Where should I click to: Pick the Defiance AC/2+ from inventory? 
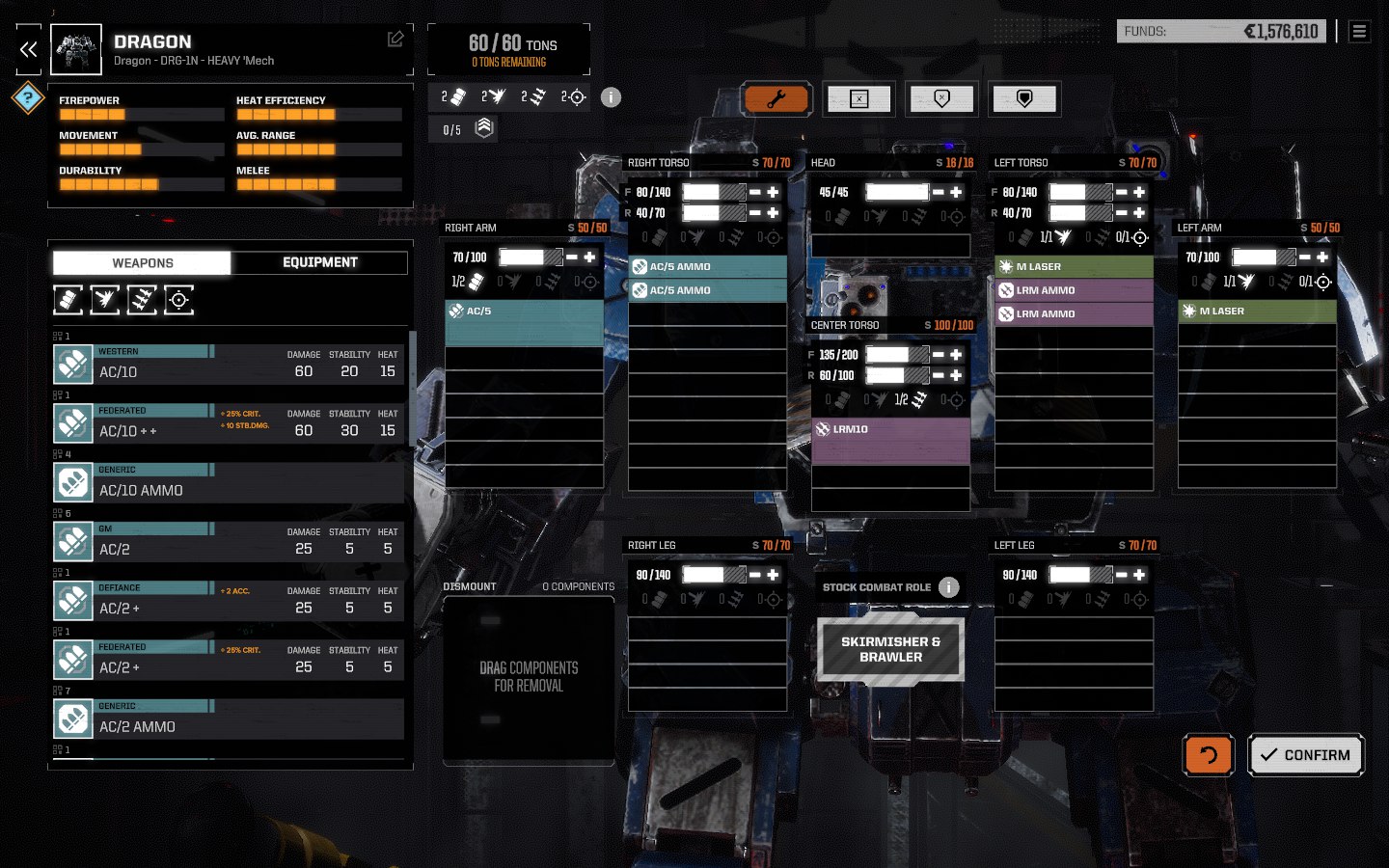tap(228, 602)
